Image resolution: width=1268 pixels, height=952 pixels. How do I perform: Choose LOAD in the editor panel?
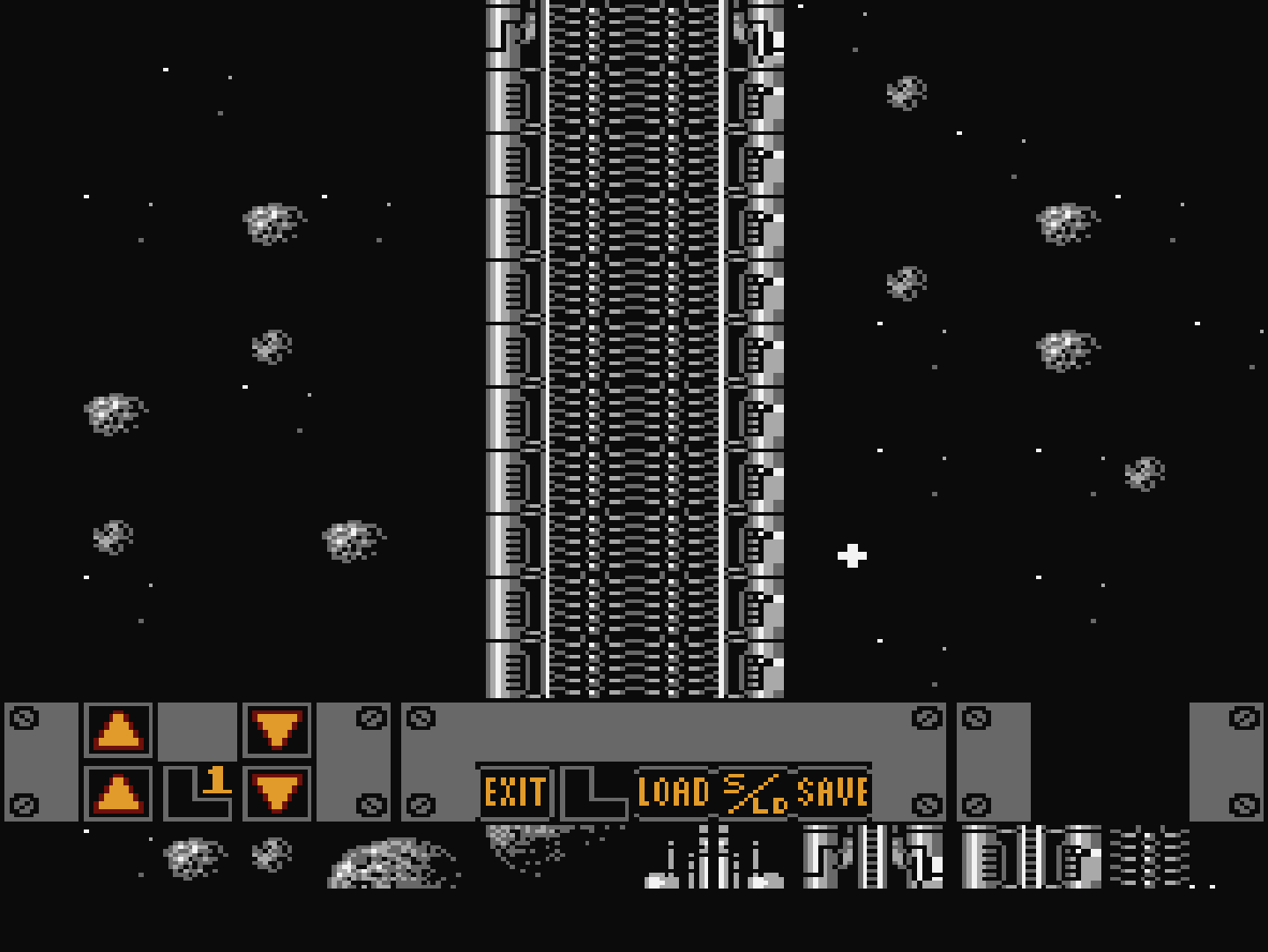(674, 792)
